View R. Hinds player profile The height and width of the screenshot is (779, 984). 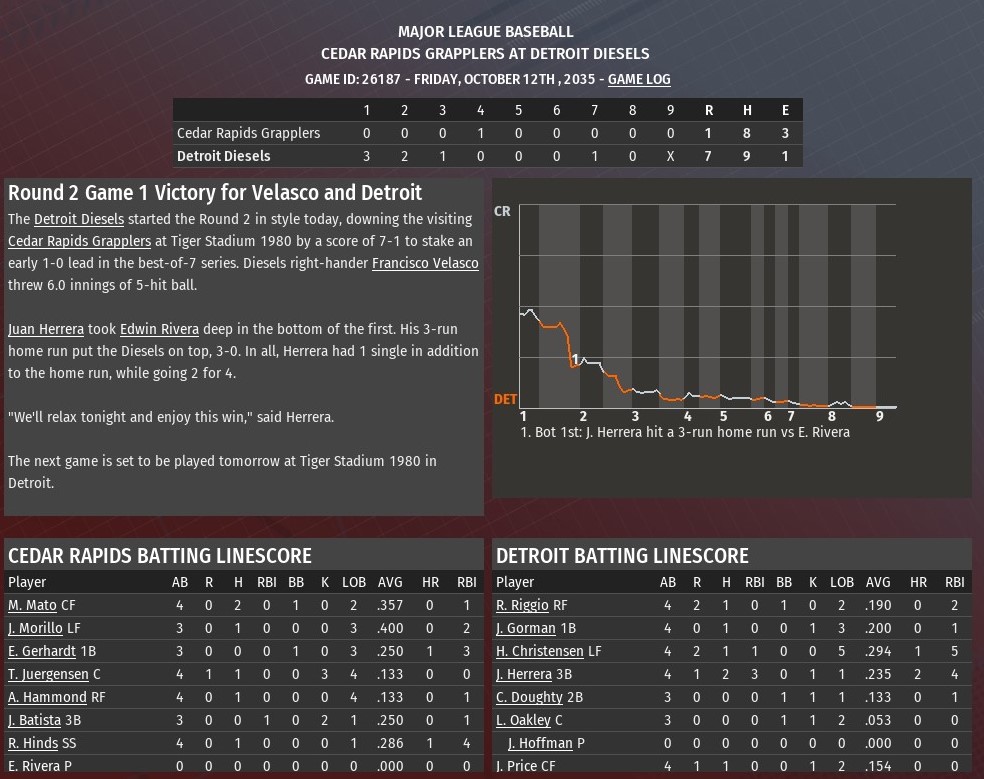[33, 743]
